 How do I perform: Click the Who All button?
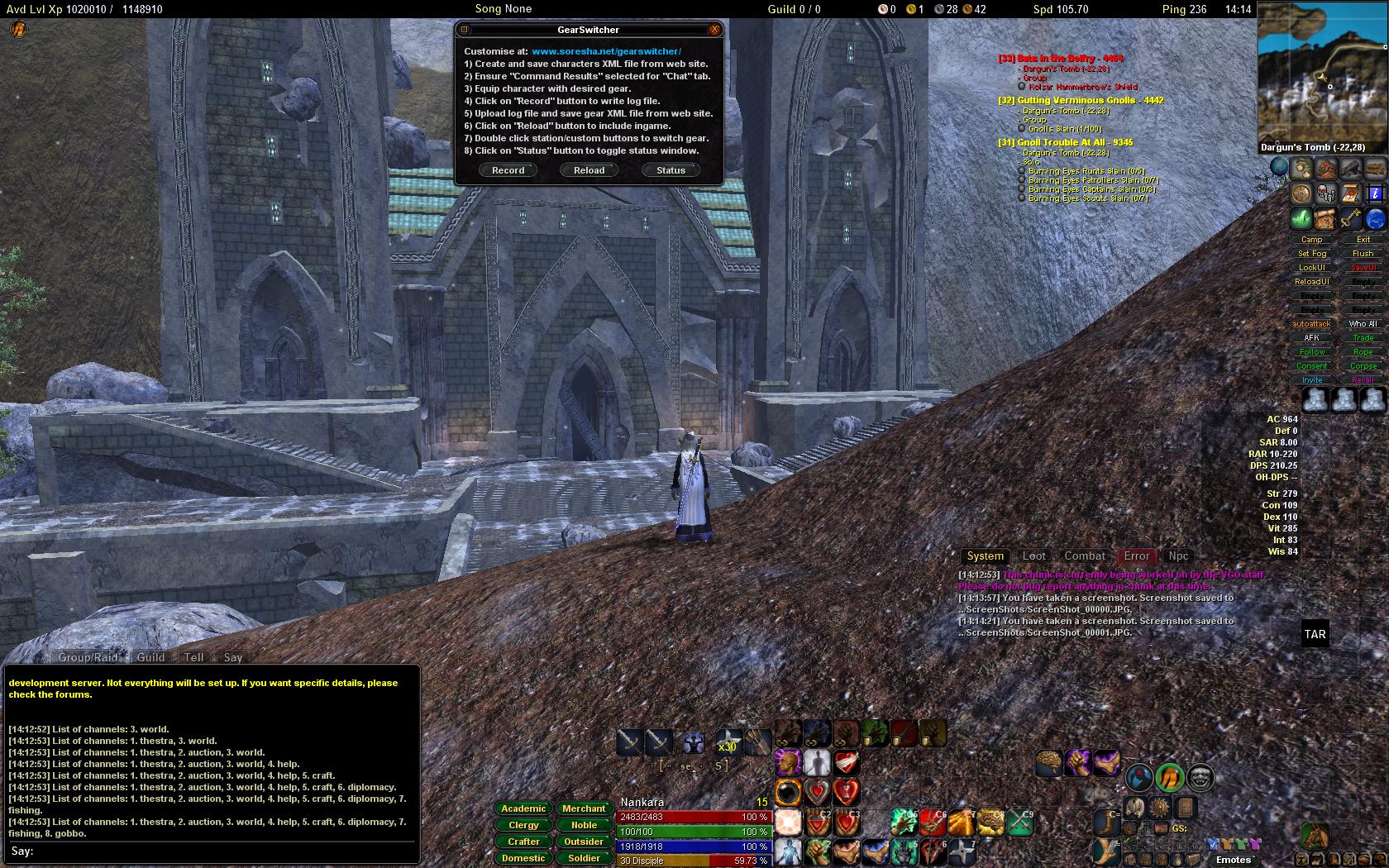(x=1363, y=324)
